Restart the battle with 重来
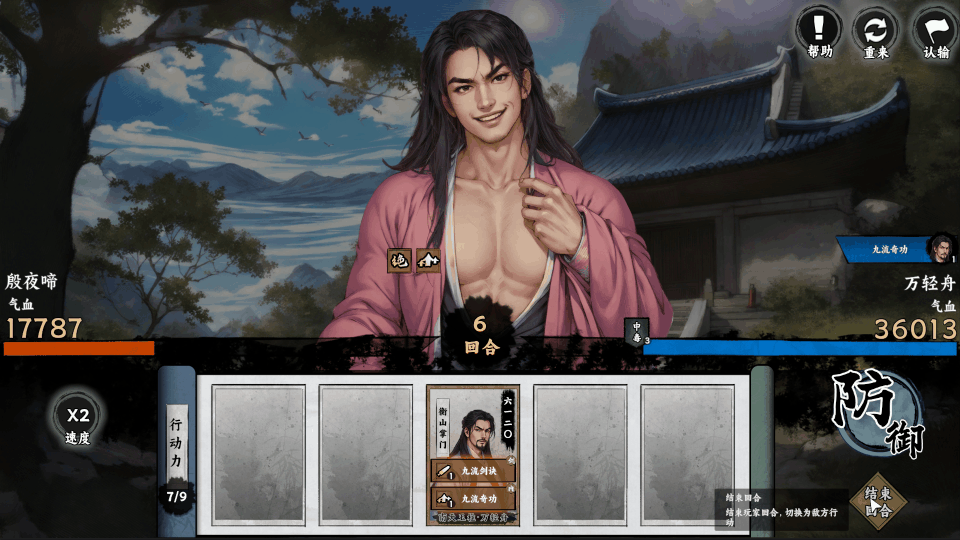This screenshot has height=540, width=960. point(875,31)
